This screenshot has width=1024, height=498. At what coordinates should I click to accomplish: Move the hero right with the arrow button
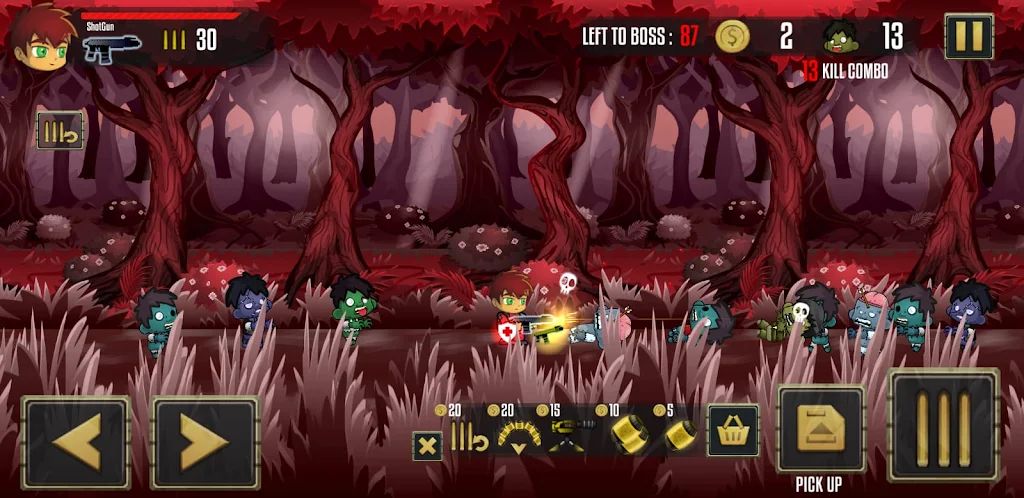(x=205, y=442)
